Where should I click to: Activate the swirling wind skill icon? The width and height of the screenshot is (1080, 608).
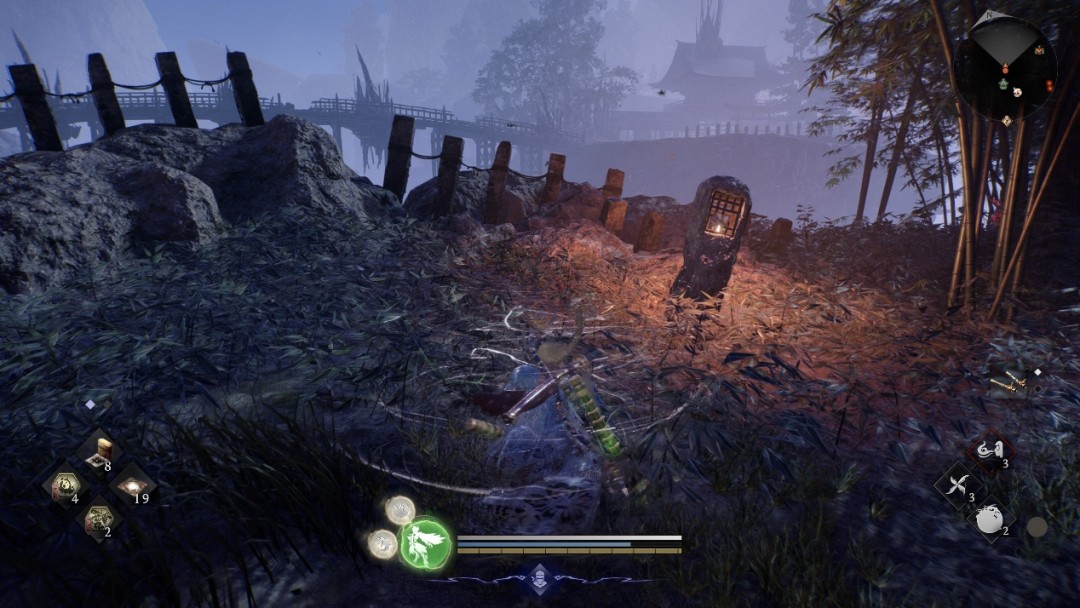tap(990, 452)
